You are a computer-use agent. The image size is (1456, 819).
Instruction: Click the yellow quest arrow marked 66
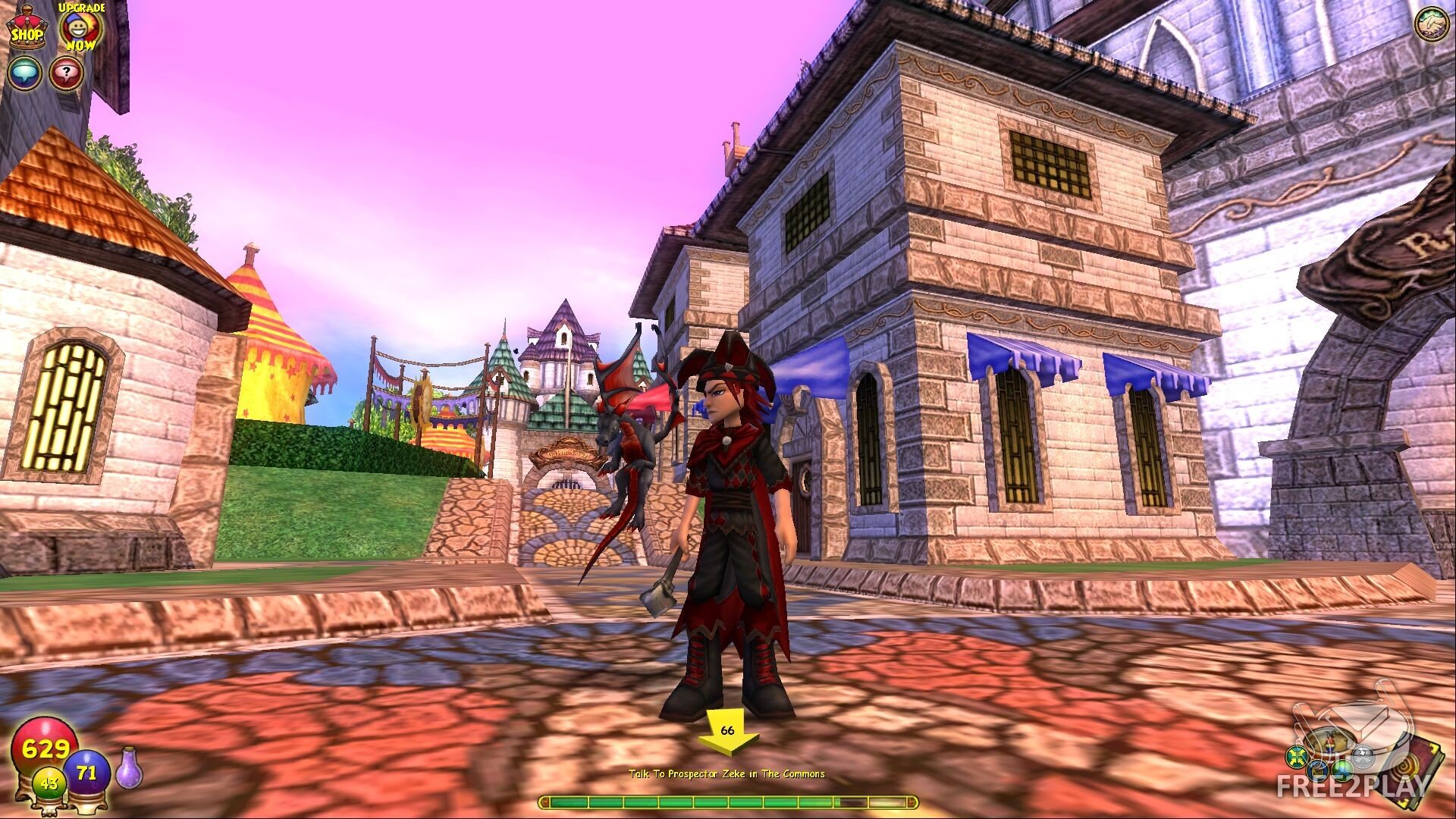[727, 733]
